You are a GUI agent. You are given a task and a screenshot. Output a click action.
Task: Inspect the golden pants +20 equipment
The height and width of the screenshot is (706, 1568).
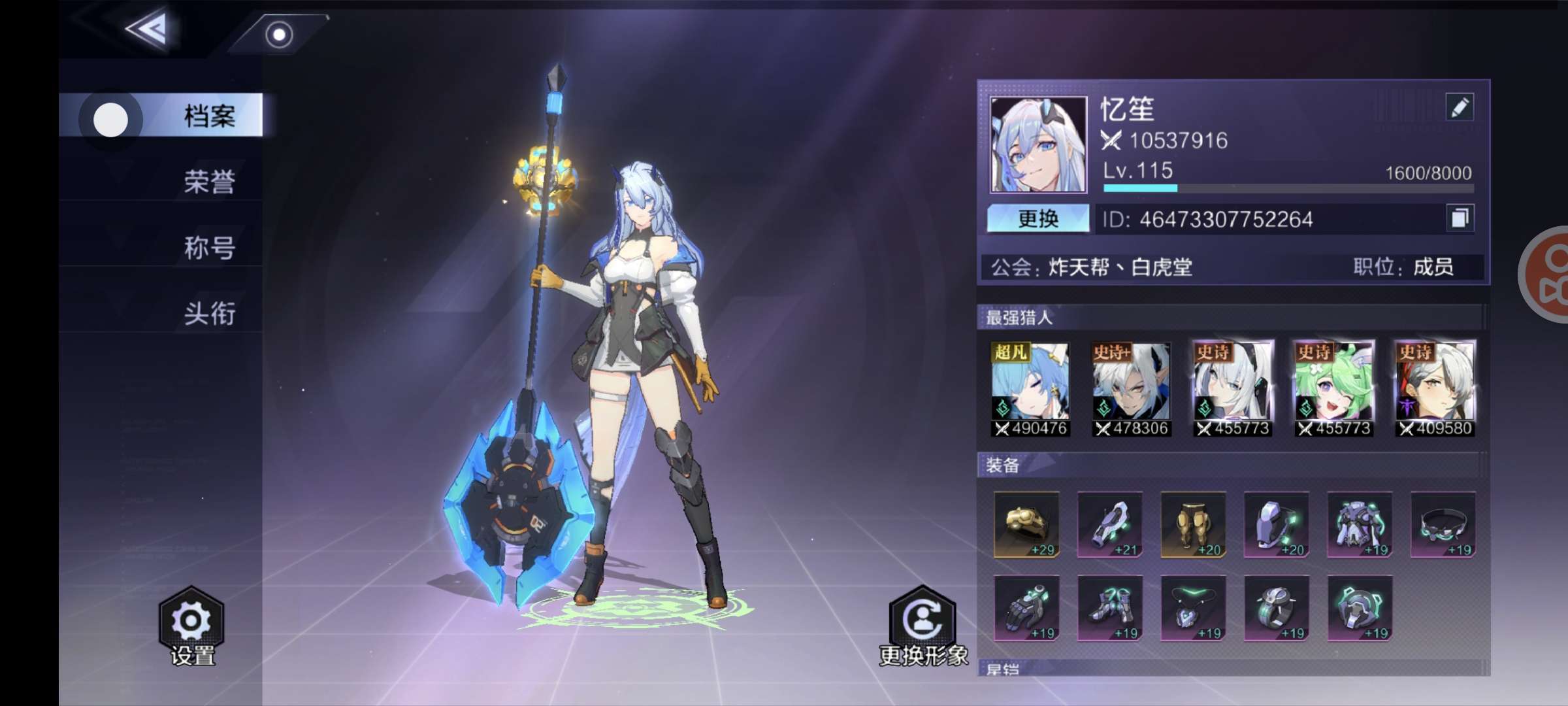(1193, 524)
